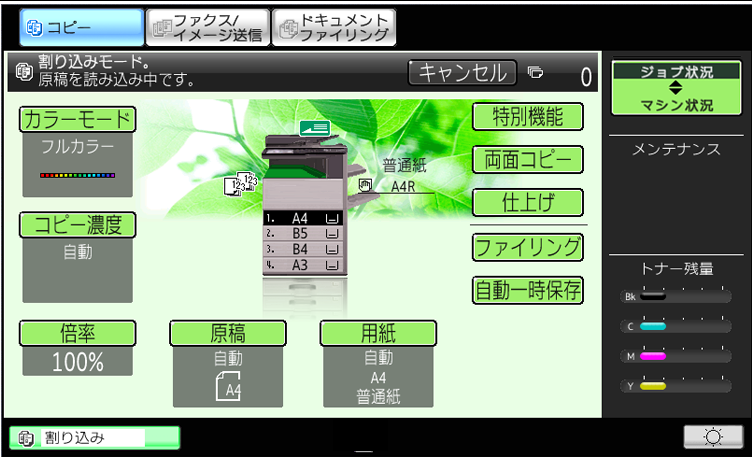Switch to ドキュメントファイリング tab
752x458 pixels.
[334, 28]
